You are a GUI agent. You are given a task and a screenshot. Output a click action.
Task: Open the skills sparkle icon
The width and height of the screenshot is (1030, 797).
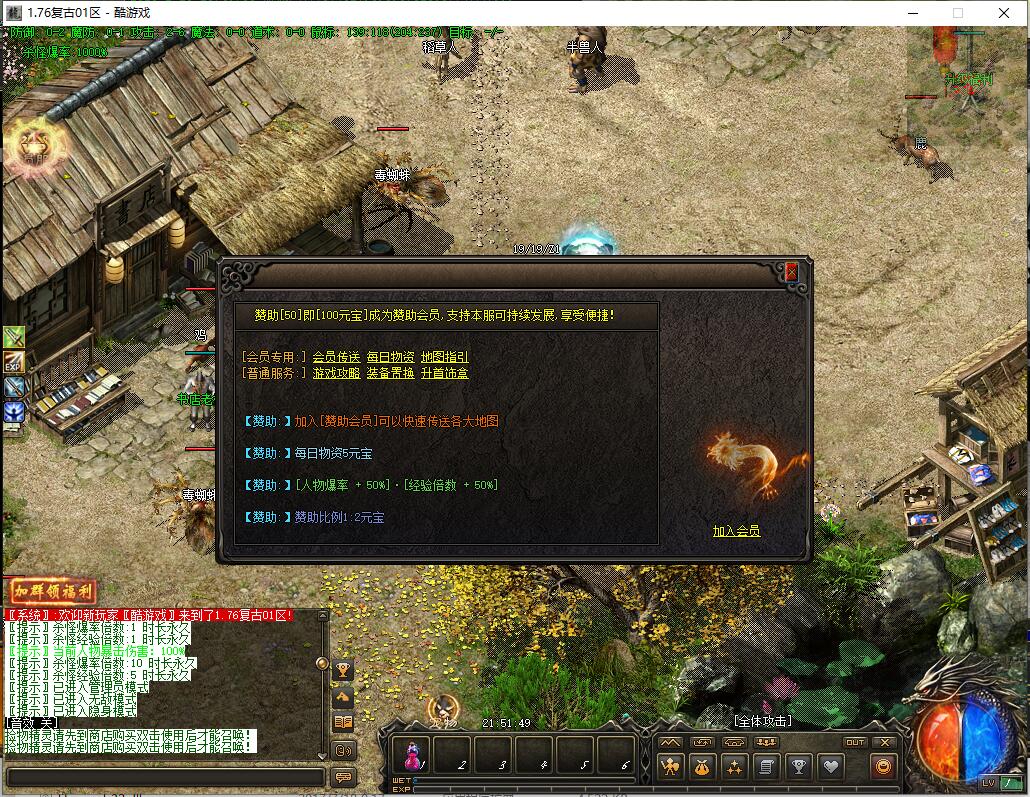(735, 767)
